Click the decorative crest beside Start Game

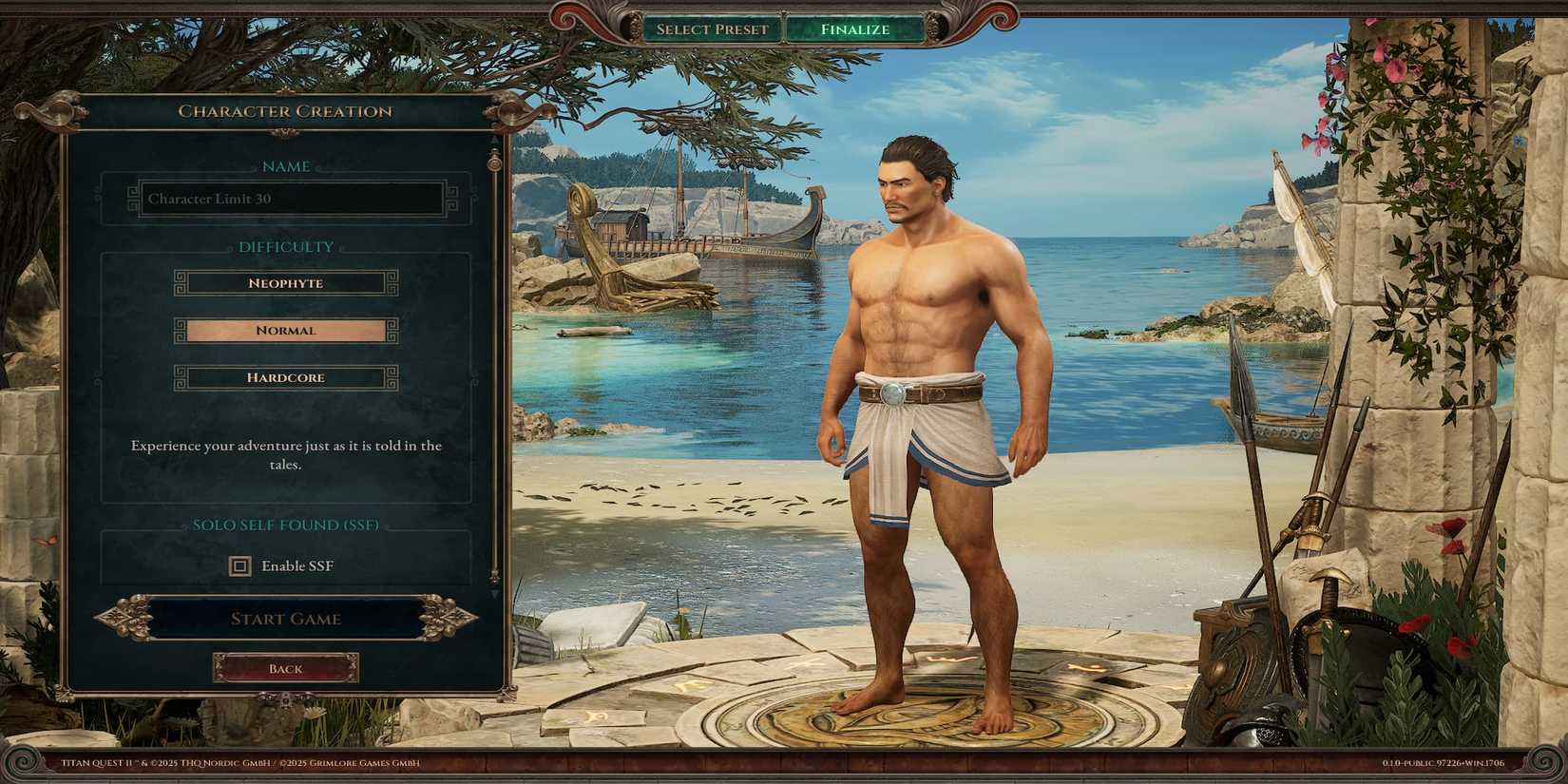tap(128, 618)
